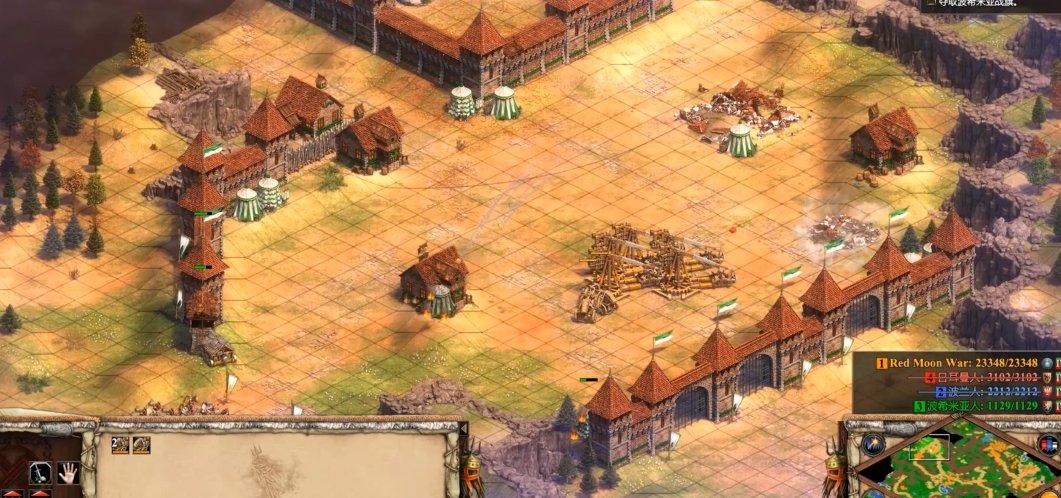The height and width of the screenshot is (498, 1061).
Task: Select the unit group portrait showing 2
Action: point(120,445)
